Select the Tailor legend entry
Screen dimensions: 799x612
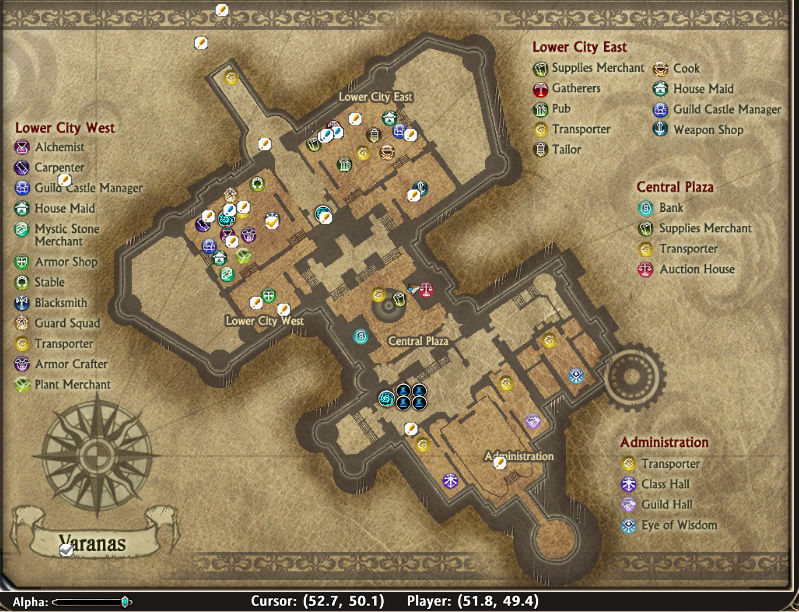[566, 149]
